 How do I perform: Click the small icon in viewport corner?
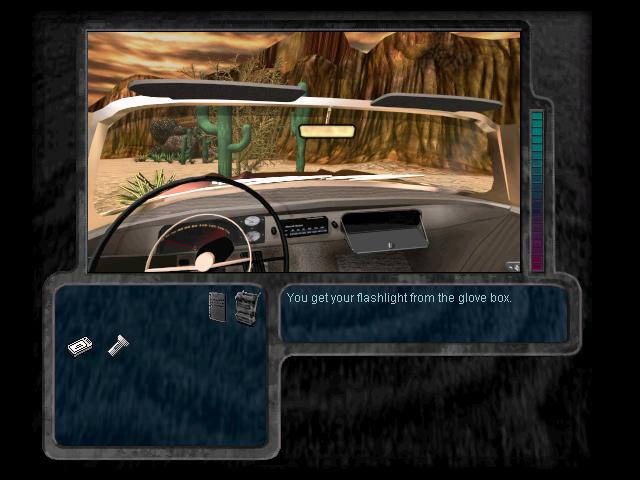click(512, 266)
